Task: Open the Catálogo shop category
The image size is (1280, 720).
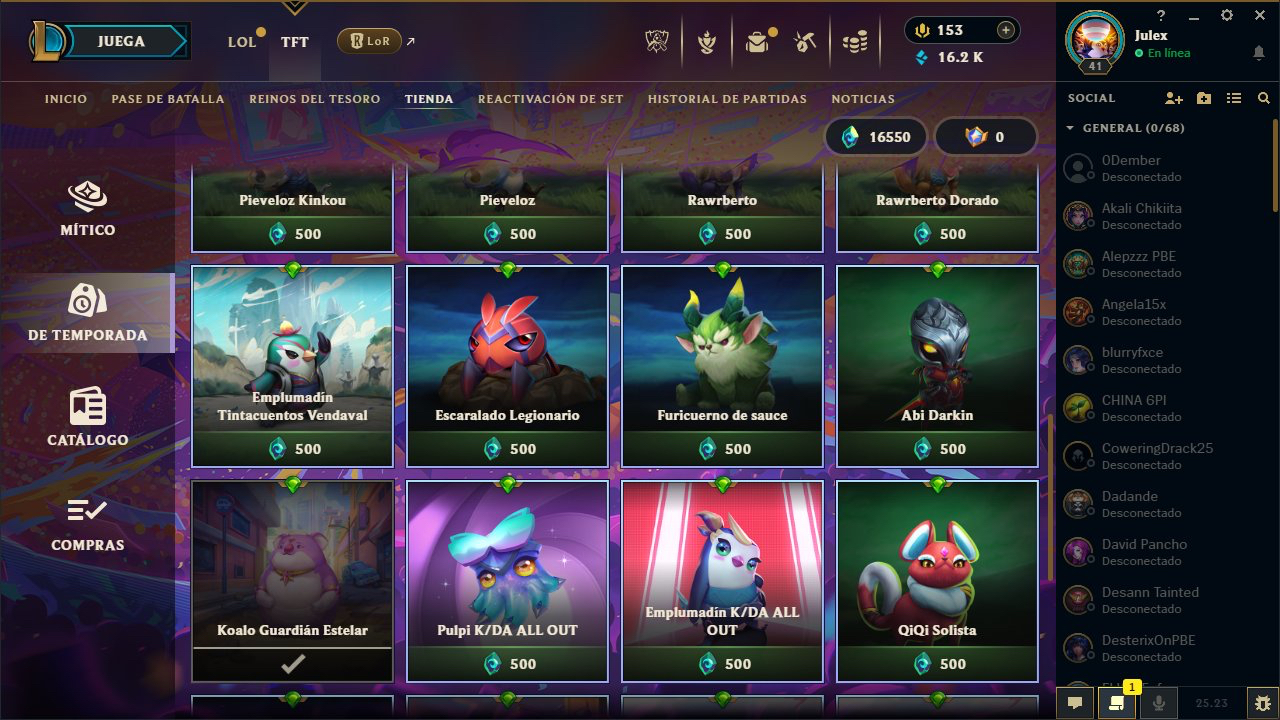Action: pyautogui.click(x=88, y=417)
